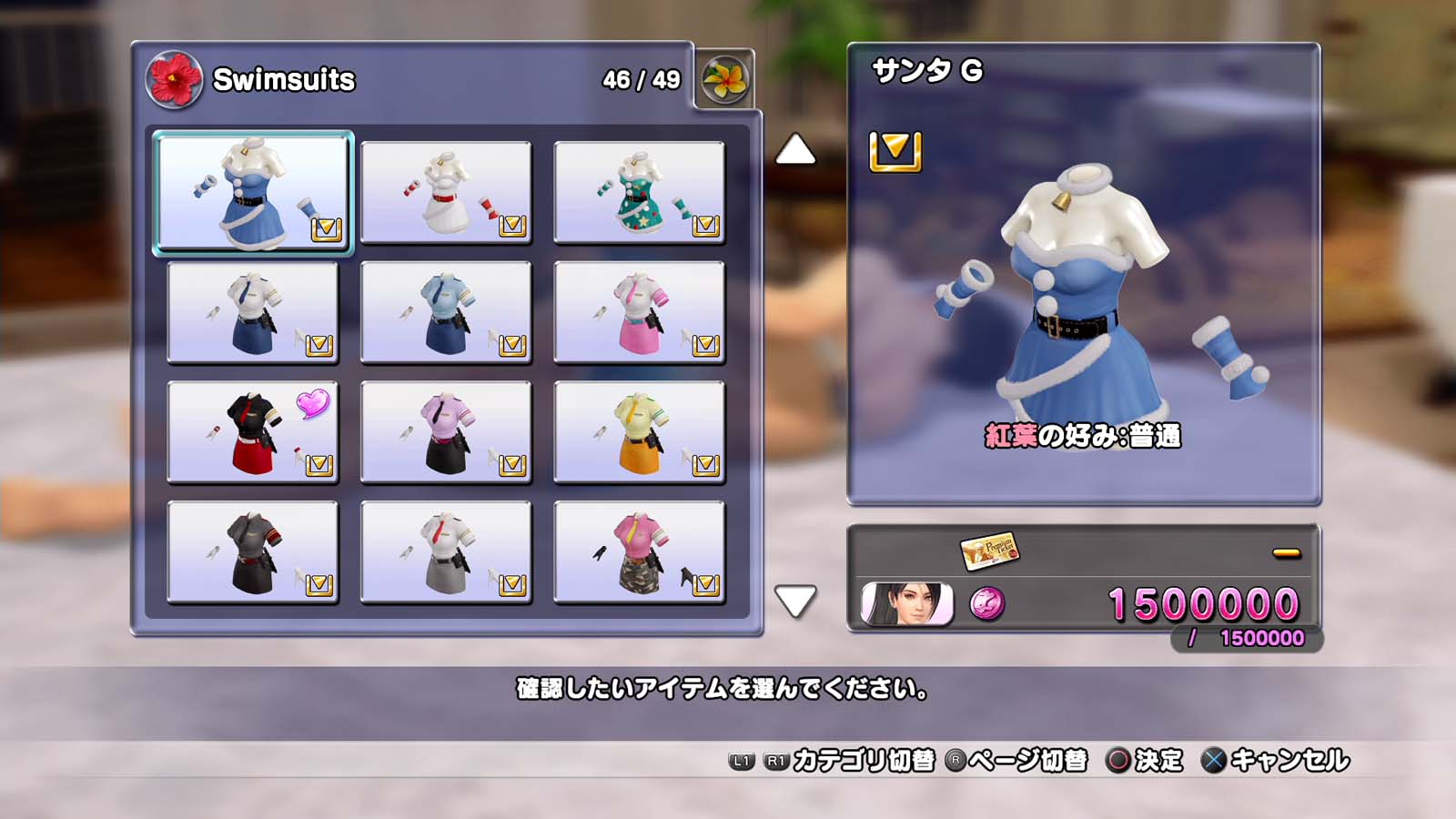This screenshot has width=1456, height=819.
Task: Select the lavender shirt black skirt uniform
Action: pos(446,432)
